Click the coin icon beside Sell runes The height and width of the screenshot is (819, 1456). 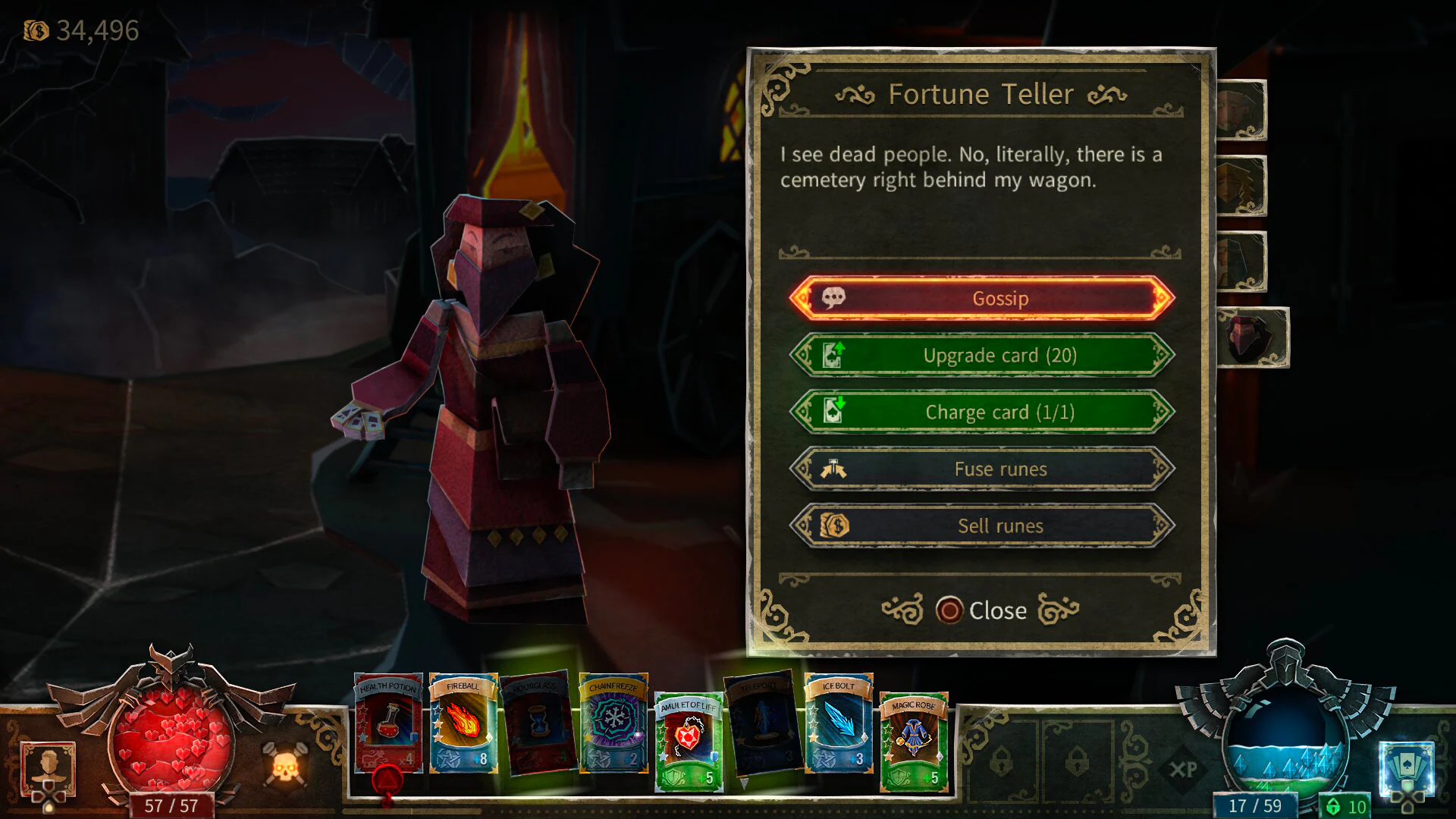click(x=834, y=526)
